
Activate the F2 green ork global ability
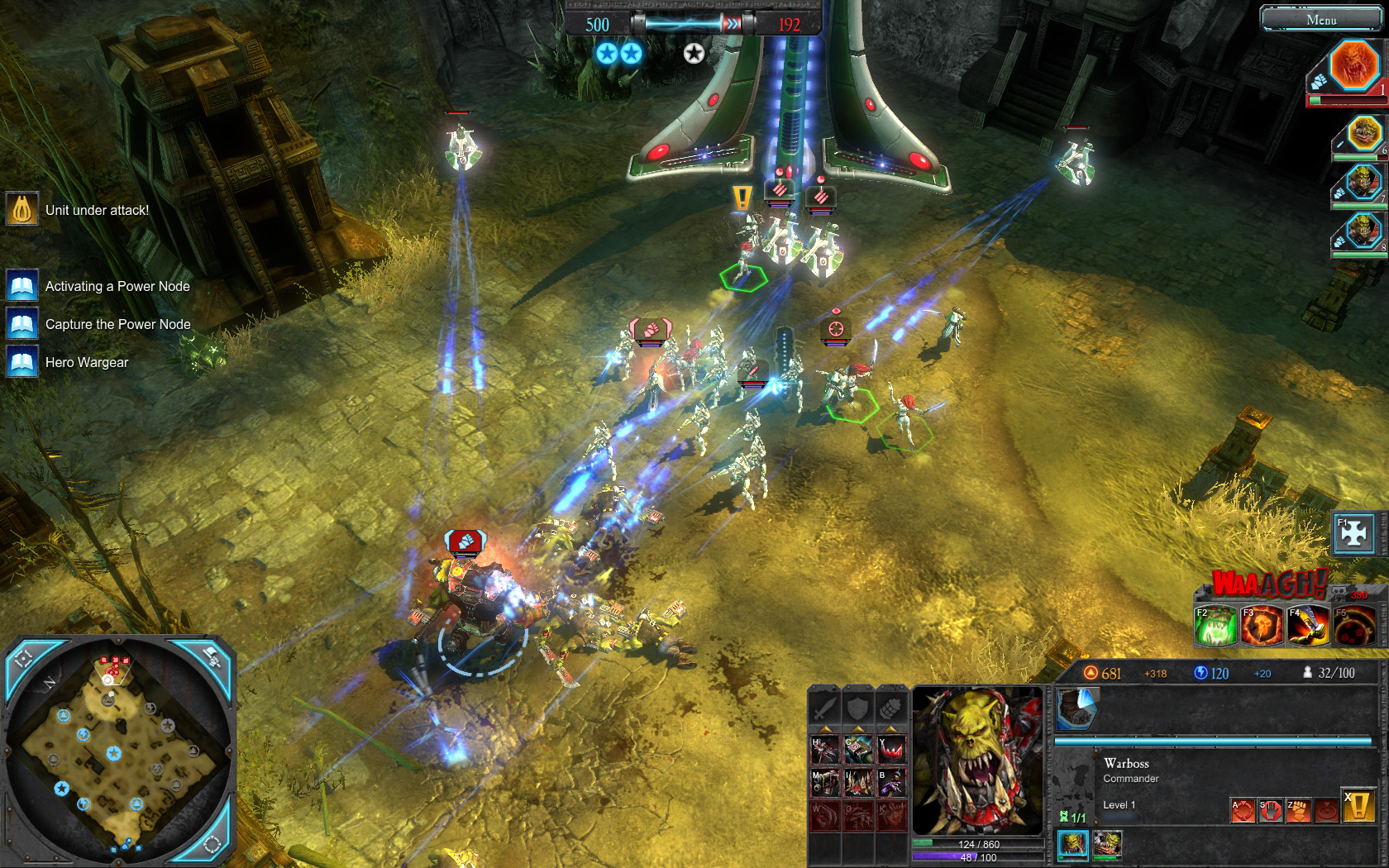[x=1215, y=626]
